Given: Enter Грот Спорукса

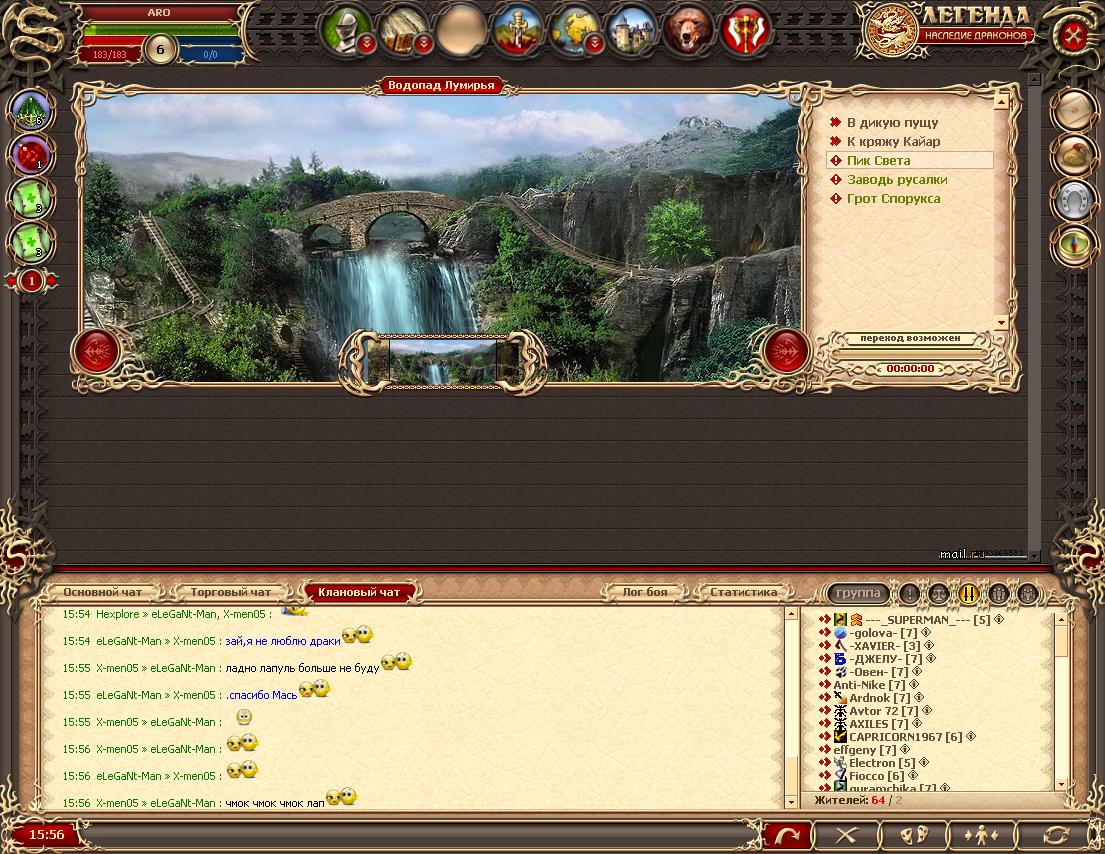Looking at the screenshot, I should (x=893, y=198).
